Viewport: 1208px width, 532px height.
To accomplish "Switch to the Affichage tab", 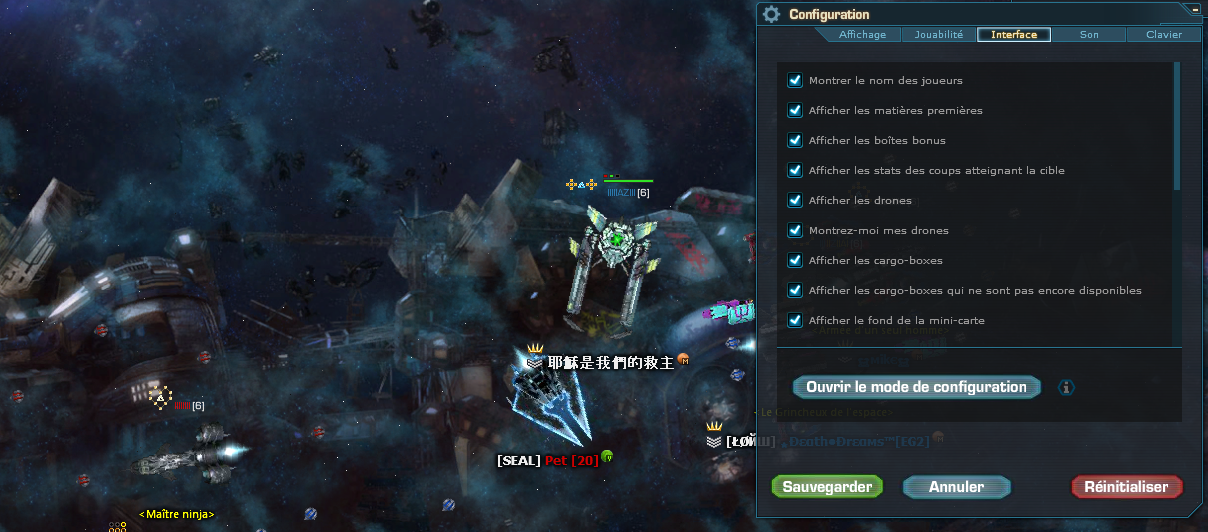I will (x=862, y=35).
